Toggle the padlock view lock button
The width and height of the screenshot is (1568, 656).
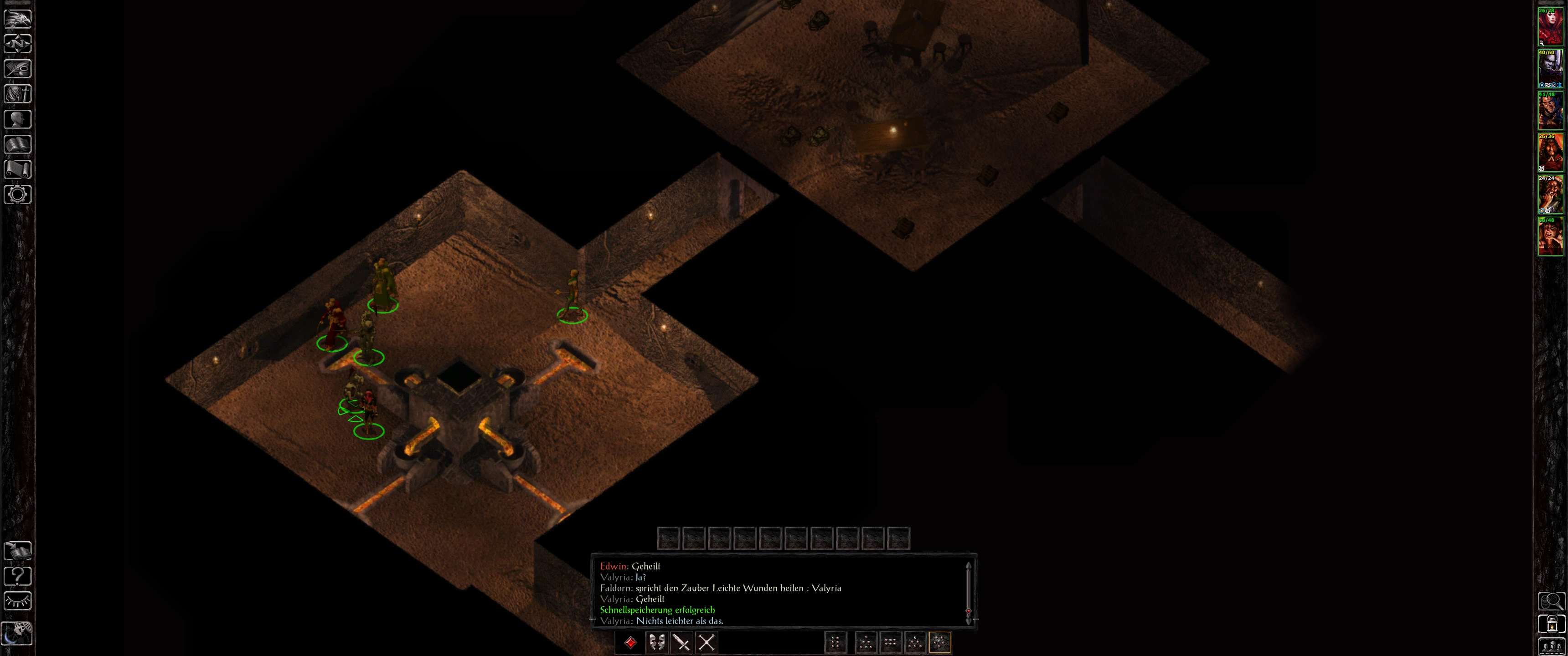point(1551,624)
